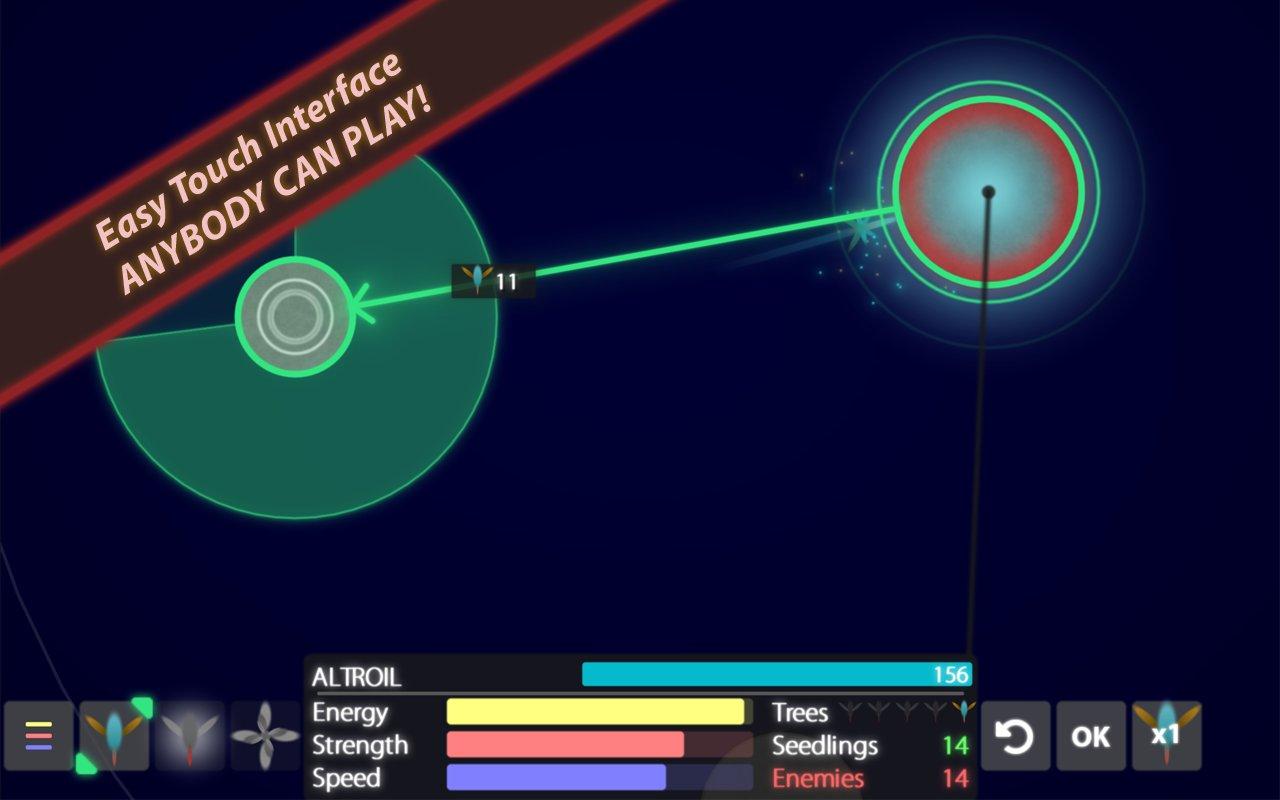The image size is (1280, 800).
Task: Click the cyan health bar showing 156
Action: (x=775, y=675)
